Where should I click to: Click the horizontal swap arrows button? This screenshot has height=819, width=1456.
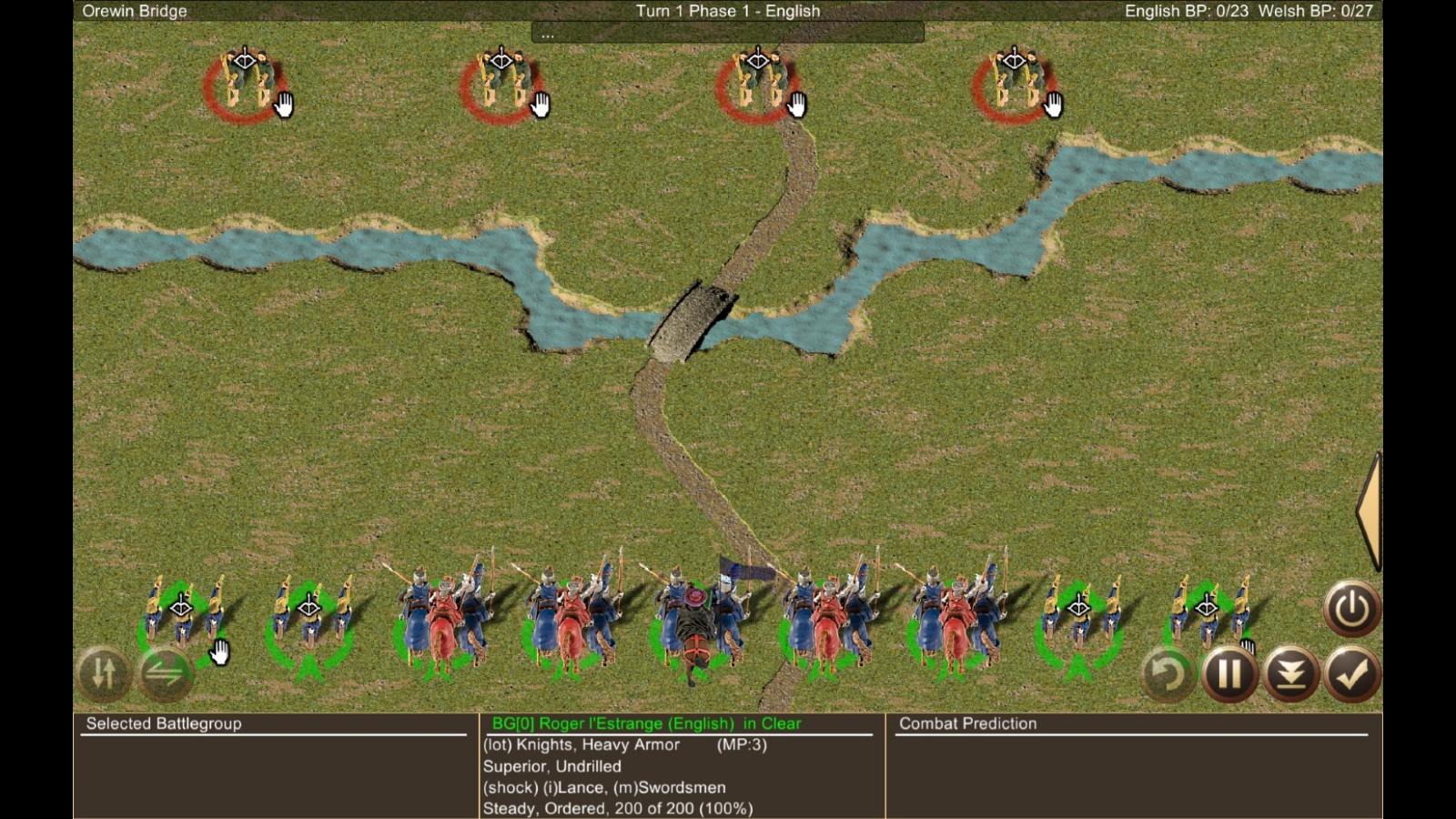pos(165,673)
